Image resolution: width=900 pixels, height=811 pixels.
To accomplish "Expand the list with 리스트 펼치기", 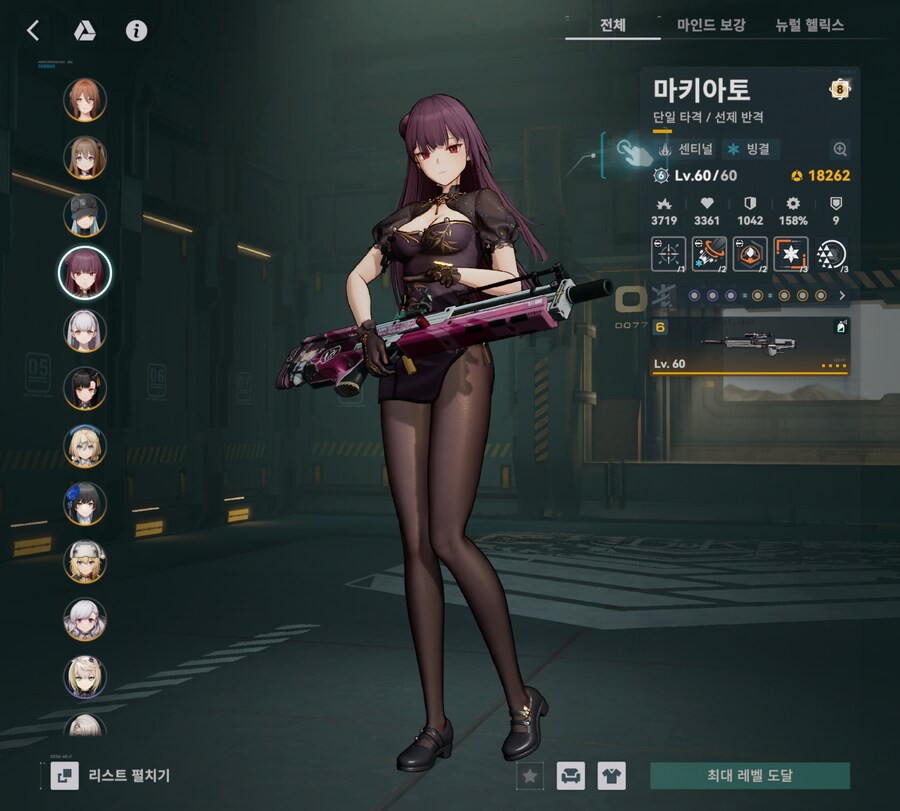I will 110,775.
